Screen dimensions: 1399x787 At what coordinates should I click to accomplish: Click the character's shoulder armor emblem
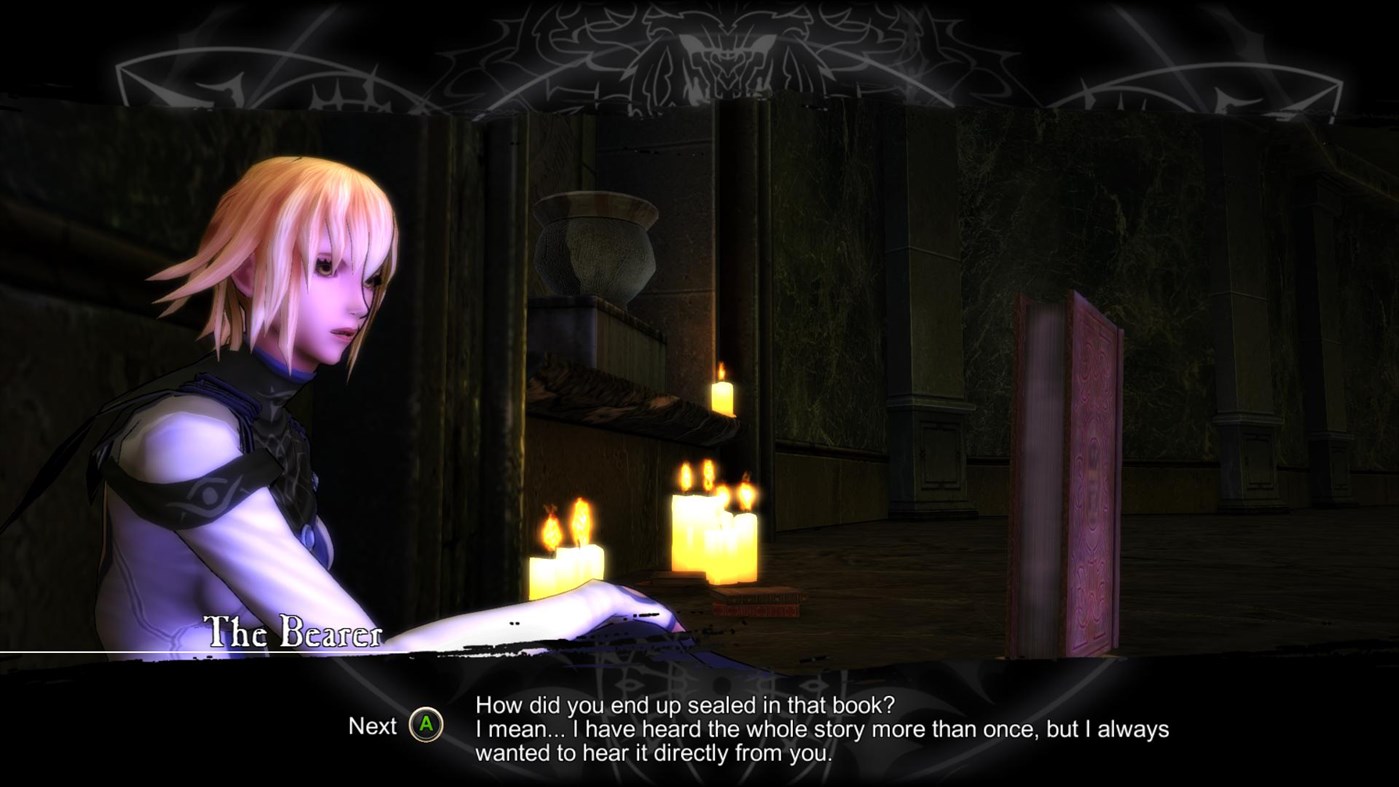click(205, 490)
